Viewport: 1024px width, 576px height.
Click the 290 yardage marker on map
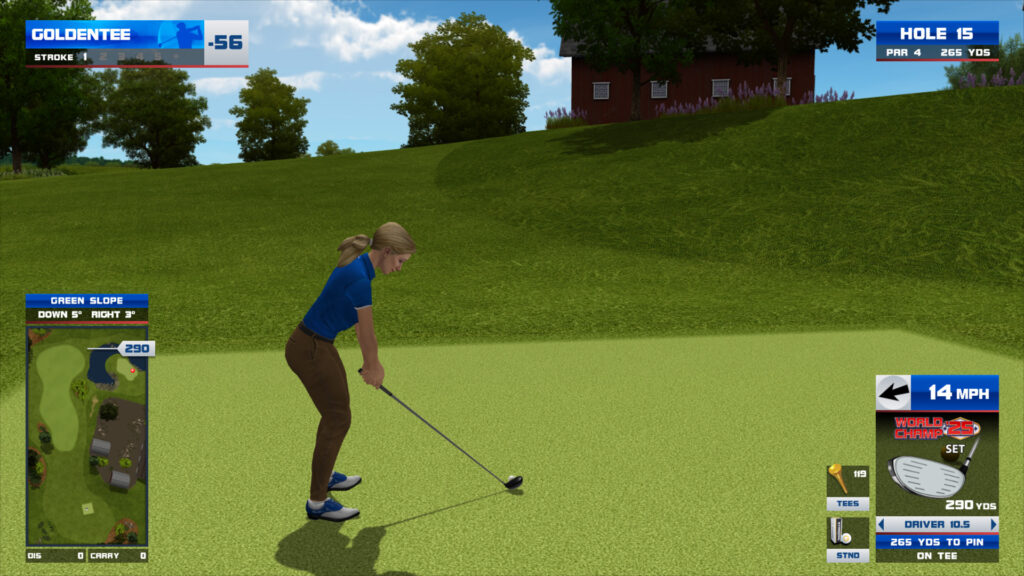point(135,348)
